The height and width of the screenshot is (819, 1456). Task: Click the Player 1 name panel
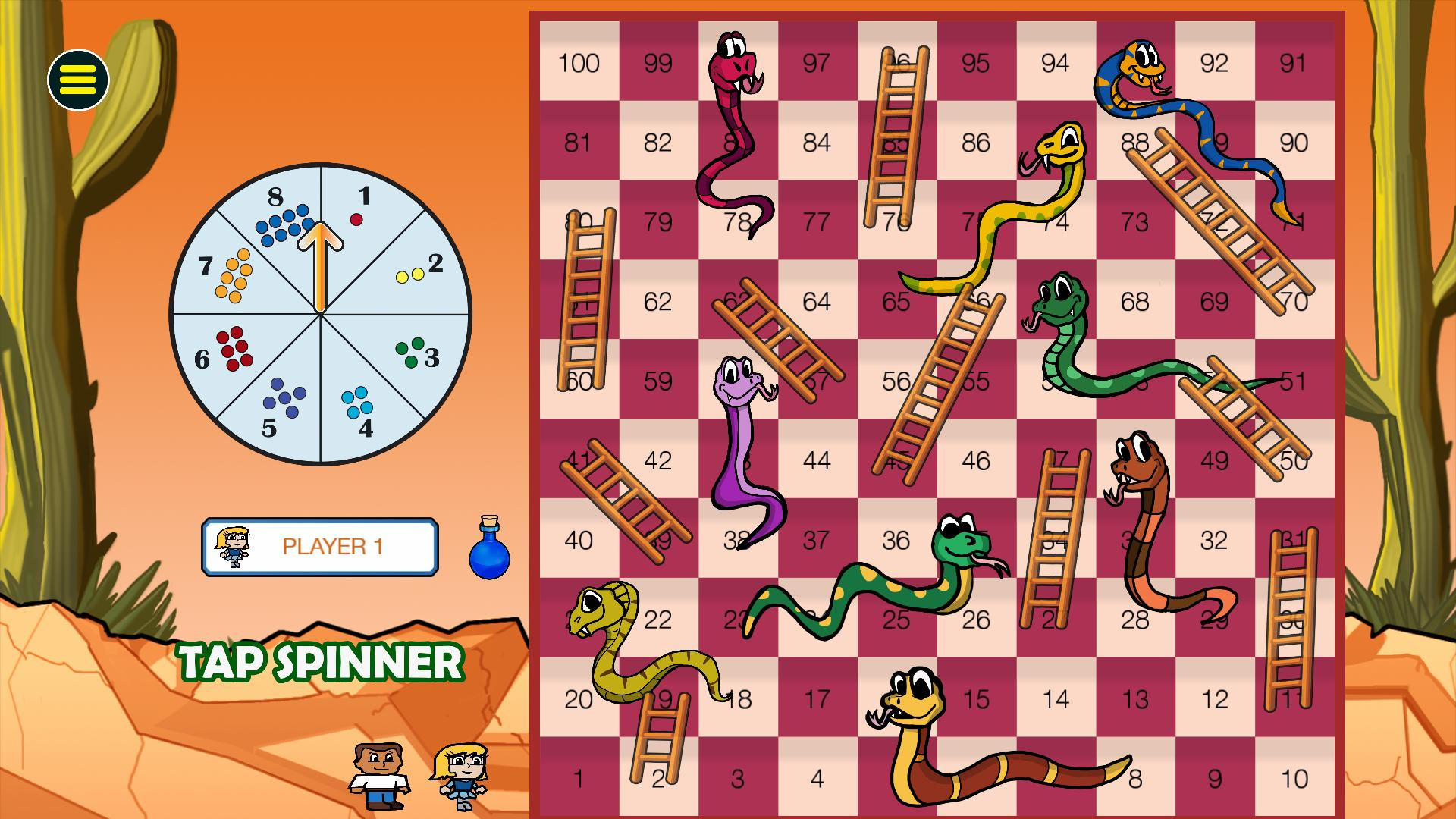(320, 547)
